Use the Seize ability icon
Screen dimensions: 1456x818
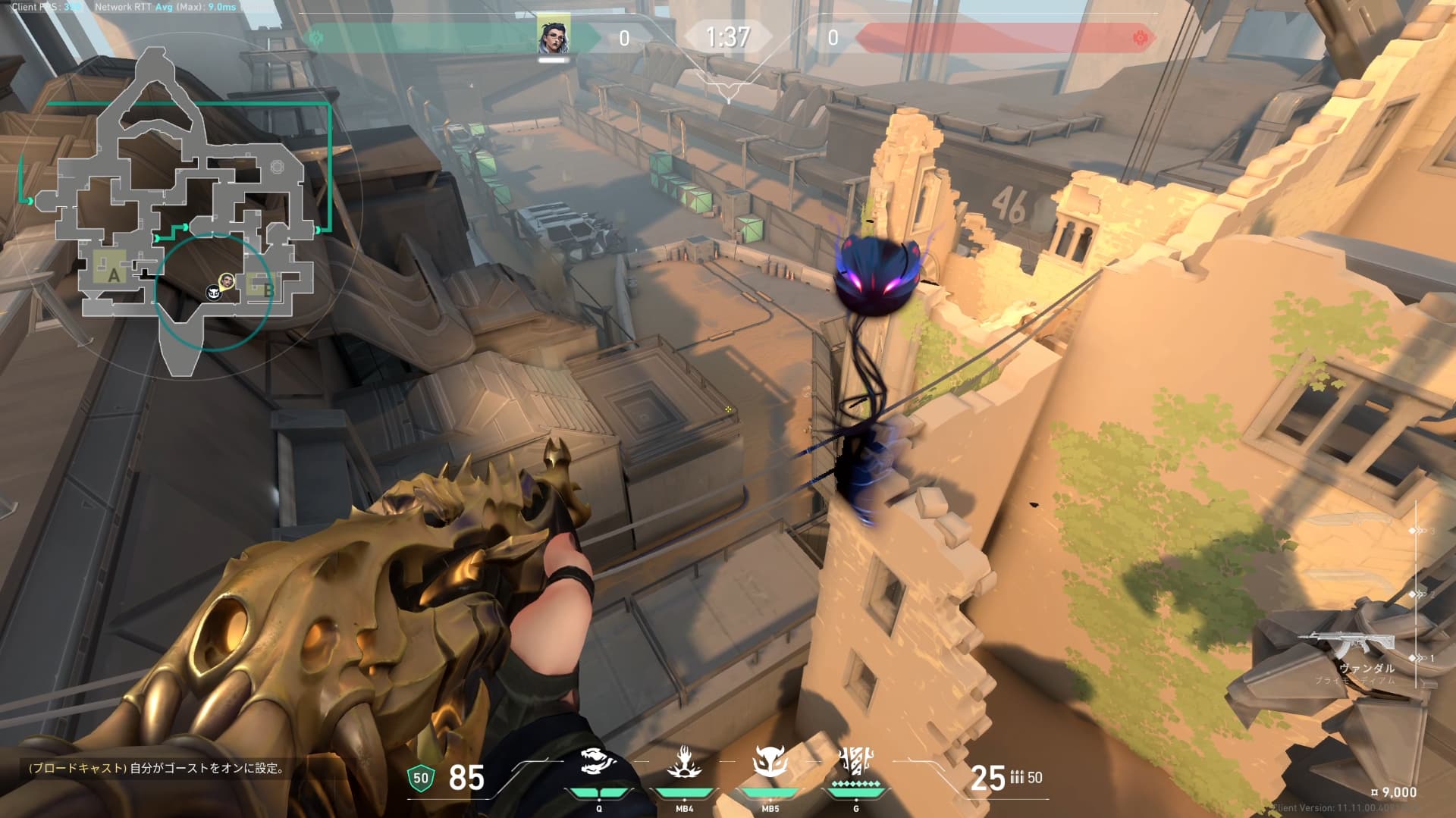pos(684,762)
